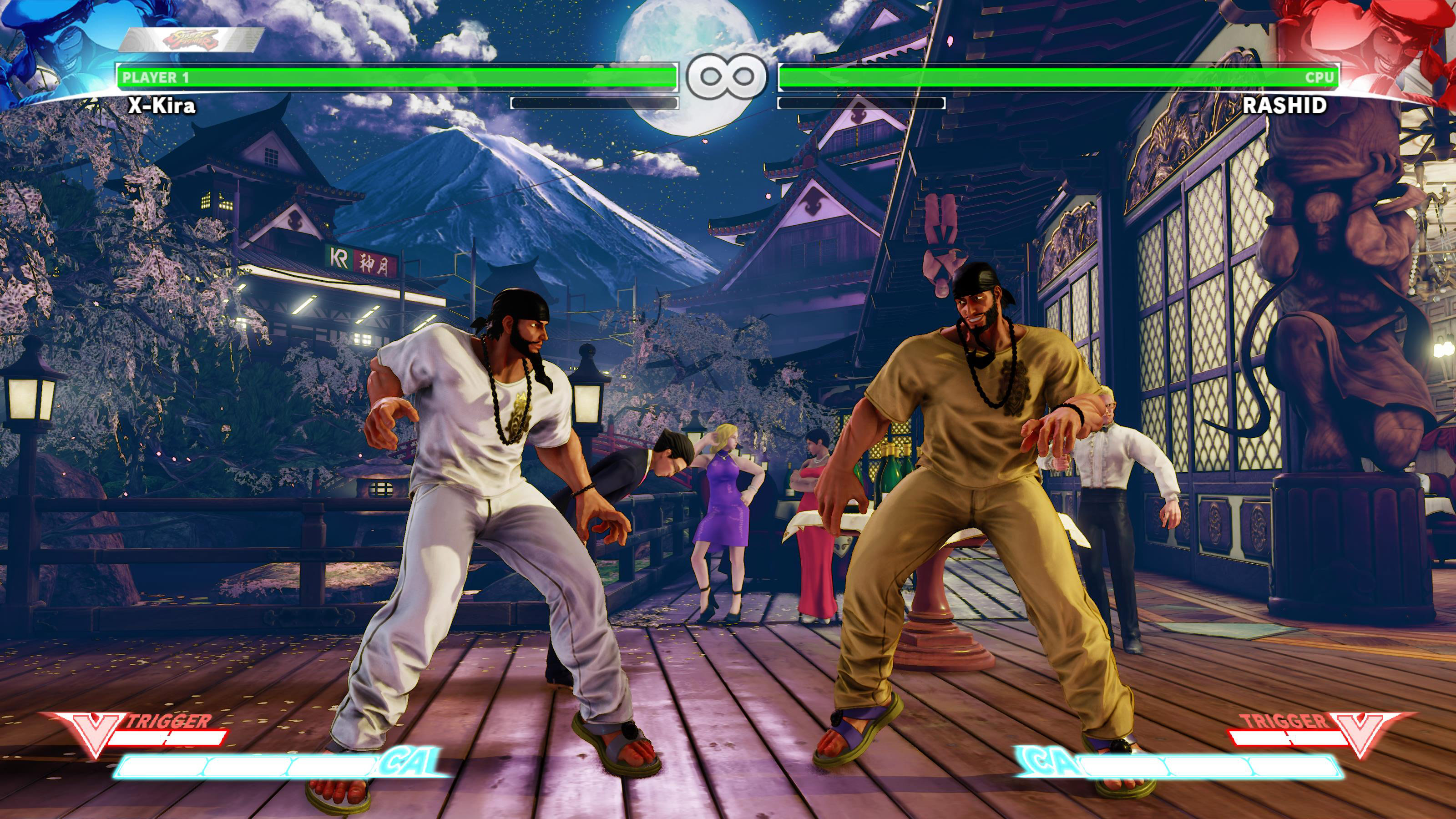Click the Street Fighter logo near top left
Viewport: 1456px width, 819px height.
192,40
